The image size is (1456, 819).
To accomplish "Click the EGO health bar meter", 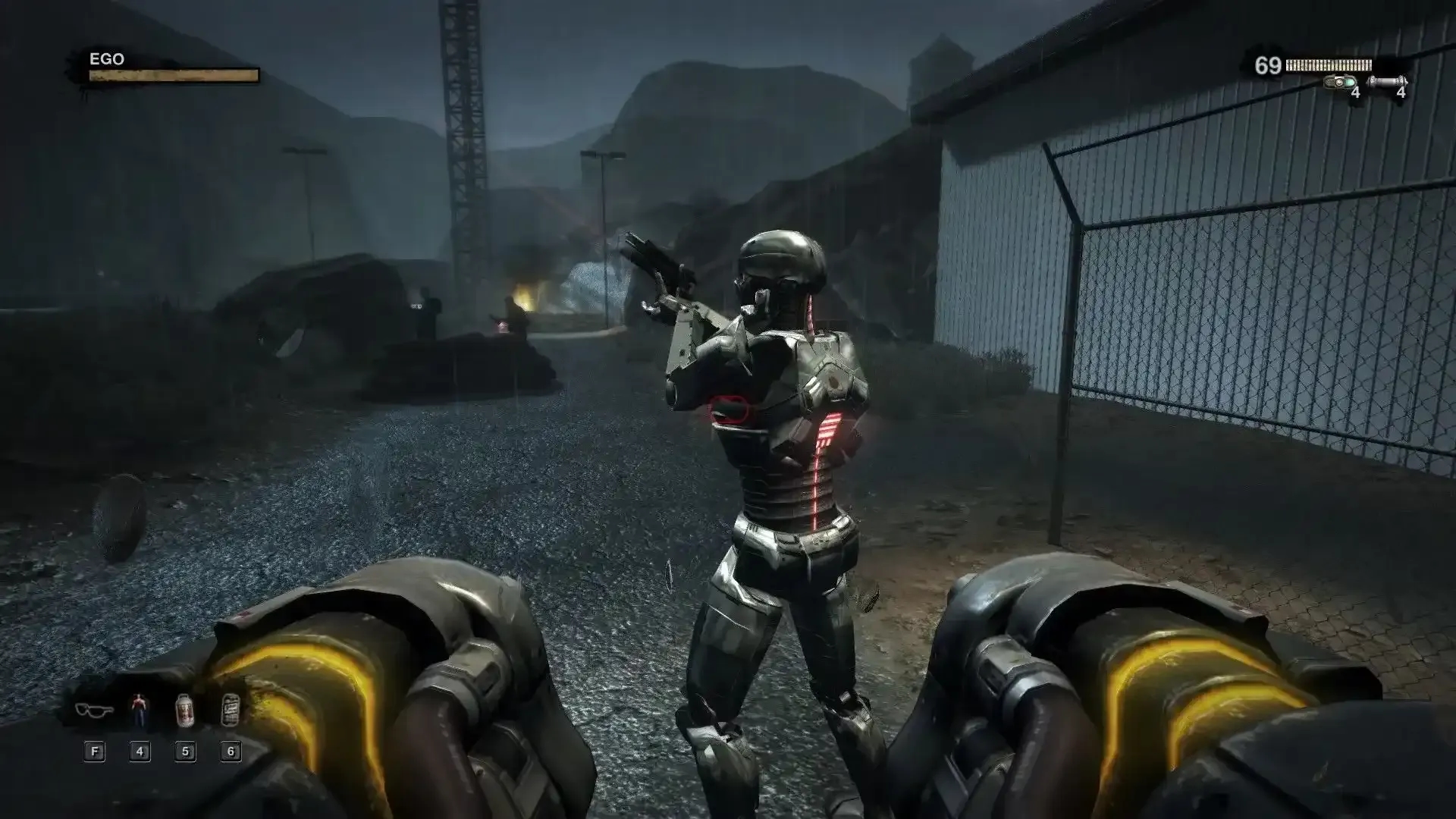I will pyautogui.click(x=171, y=77).
